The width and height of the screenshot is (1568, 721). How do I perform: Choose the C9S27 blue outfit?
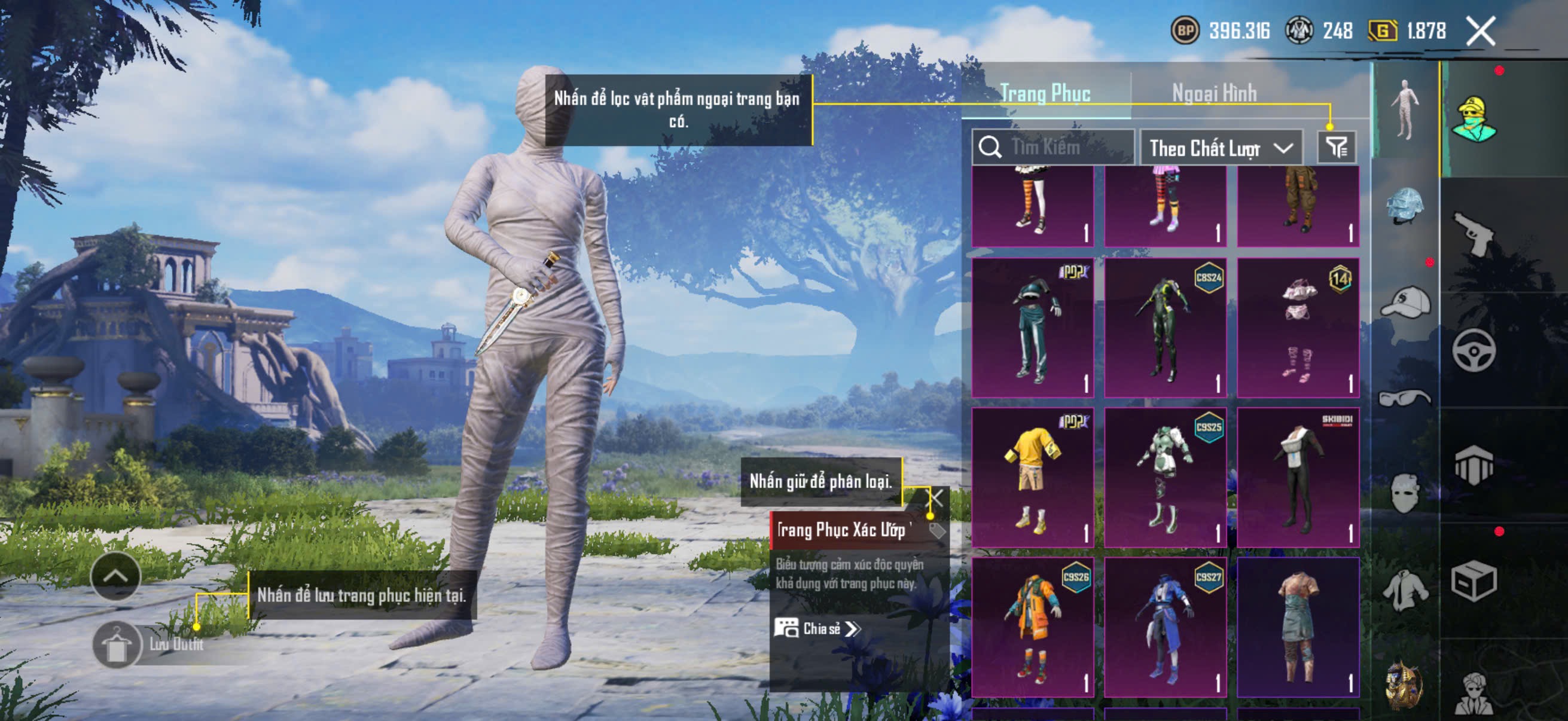[x=1164, y=627]
